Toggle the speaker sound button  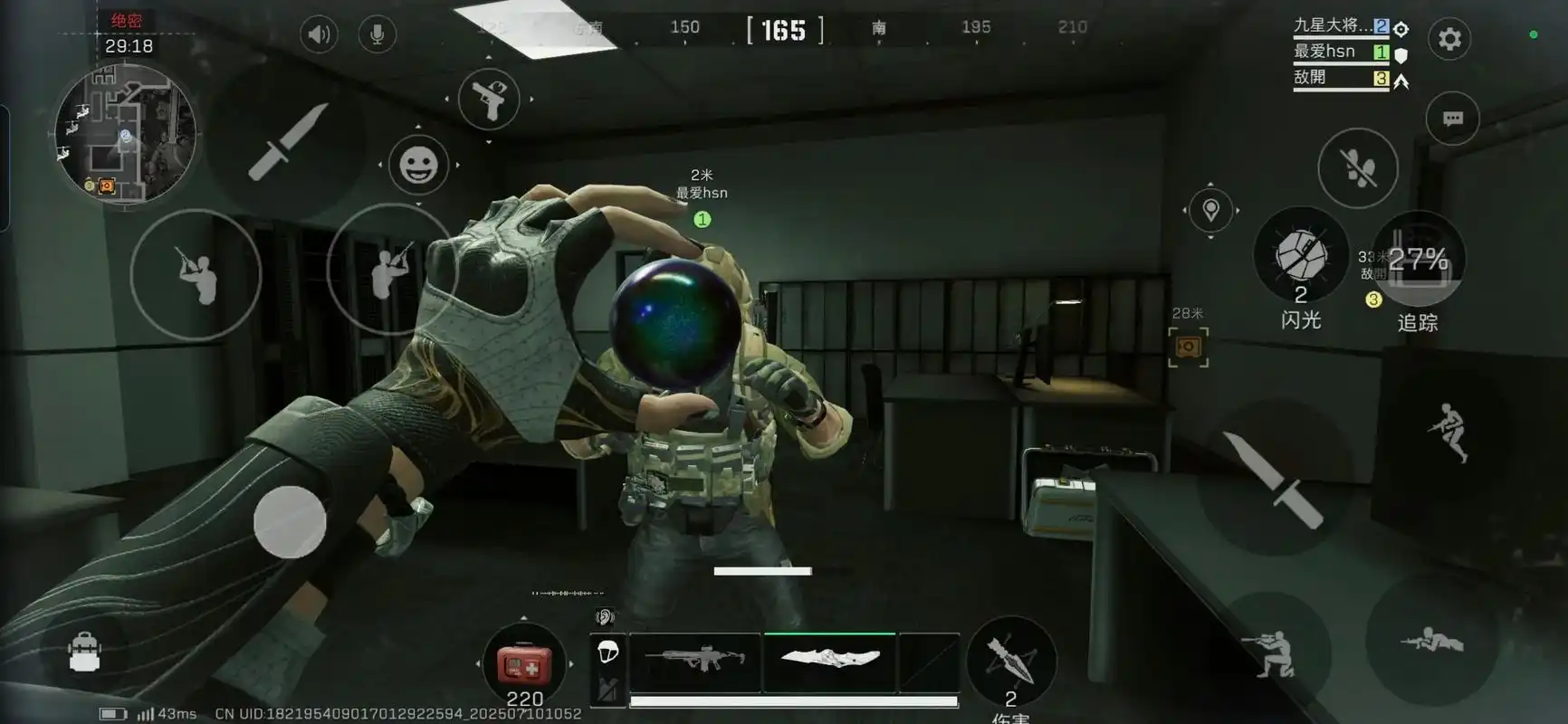coord(319,35)
